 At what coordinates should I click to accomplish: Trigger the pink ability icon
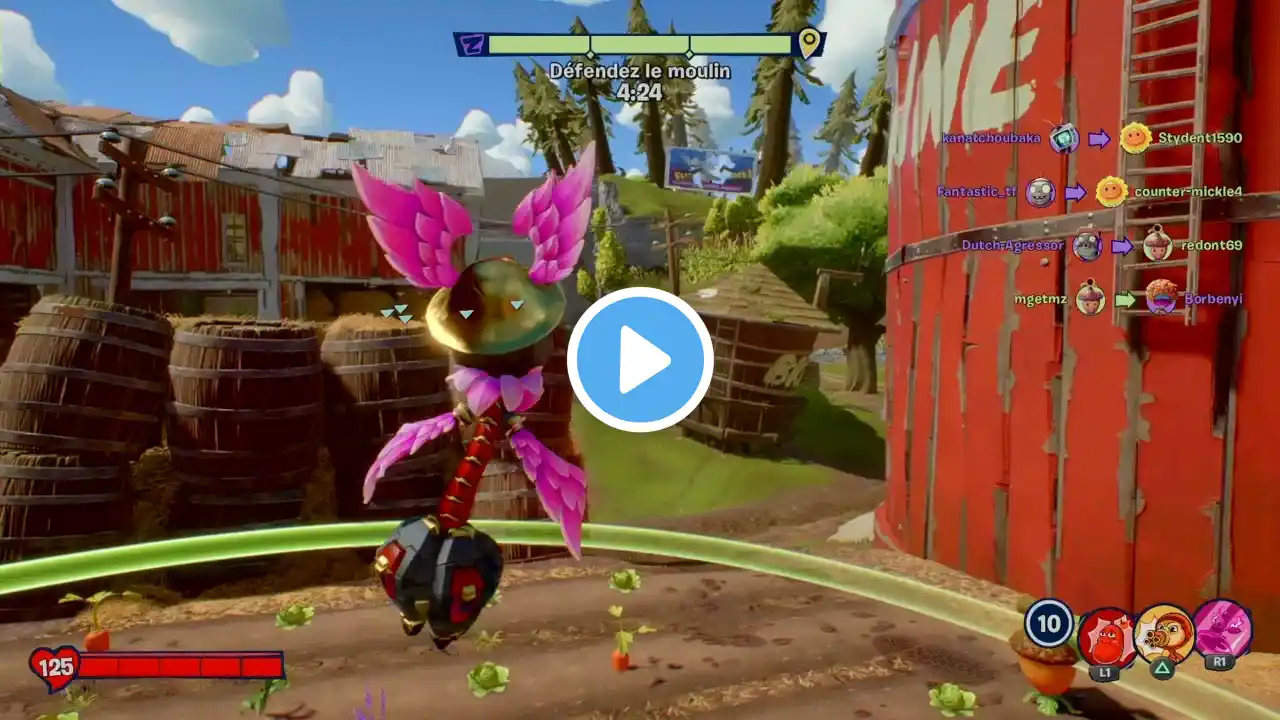point(1222,630)
